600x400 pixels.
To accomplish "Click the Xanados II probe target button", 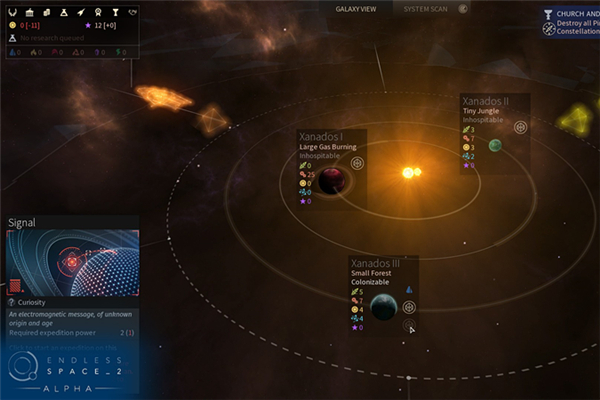I will click(520, 127).
